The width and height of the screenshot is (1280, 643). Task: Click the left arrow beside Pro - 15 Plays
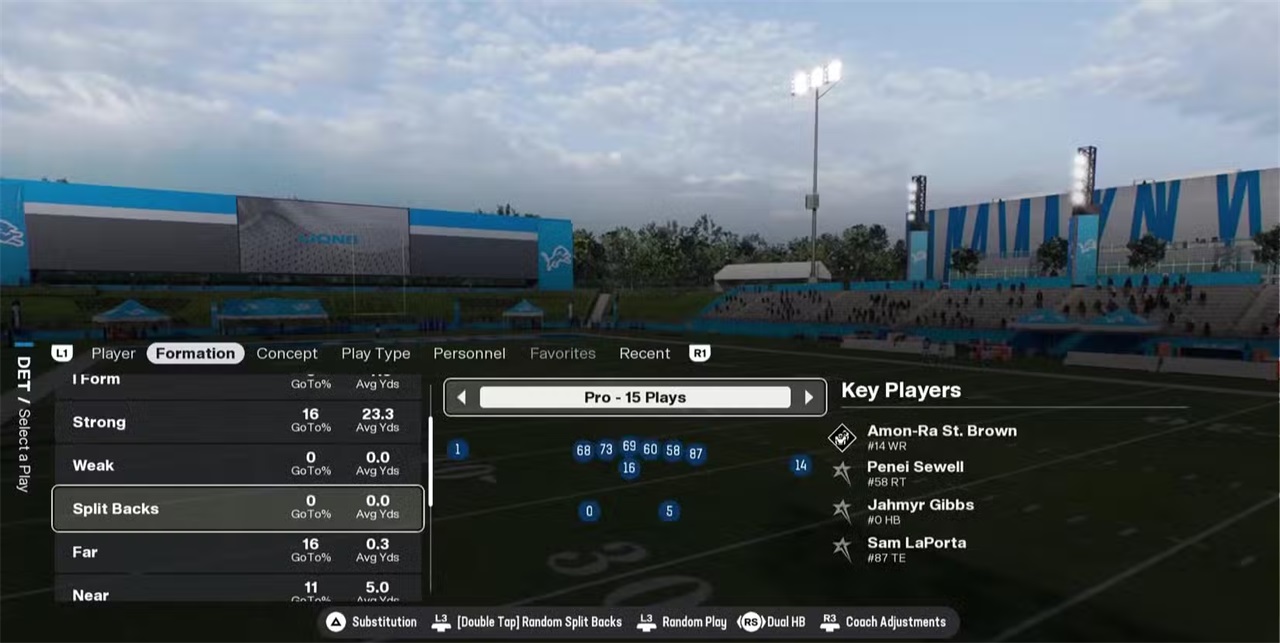point(461,397)
